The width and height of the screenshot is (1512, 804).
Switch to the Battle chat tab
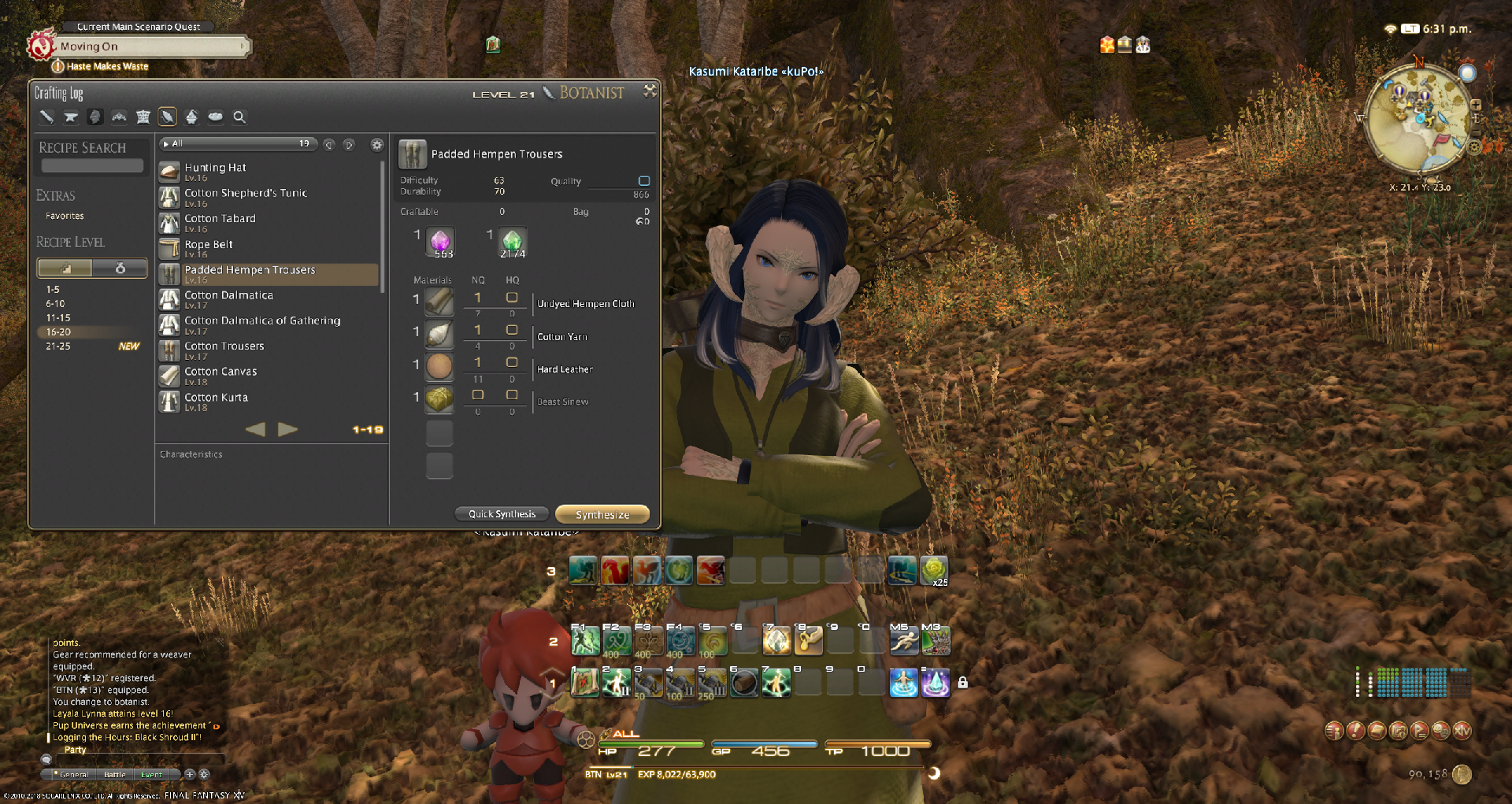pos(115,775)
